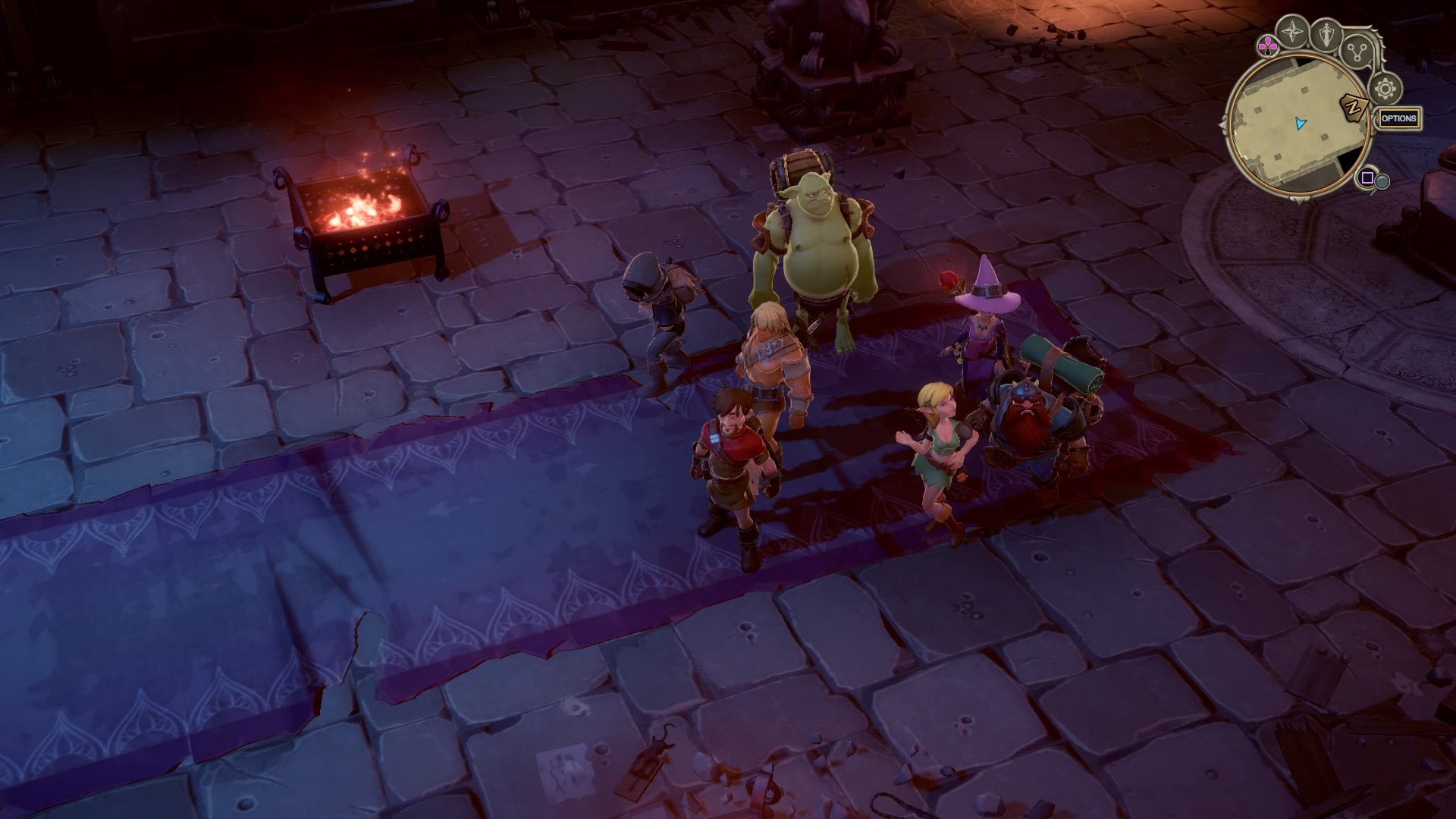The image size is (1456, 819).
Task: Open the branching skill tree icon
Action: tap(1357, 52)
